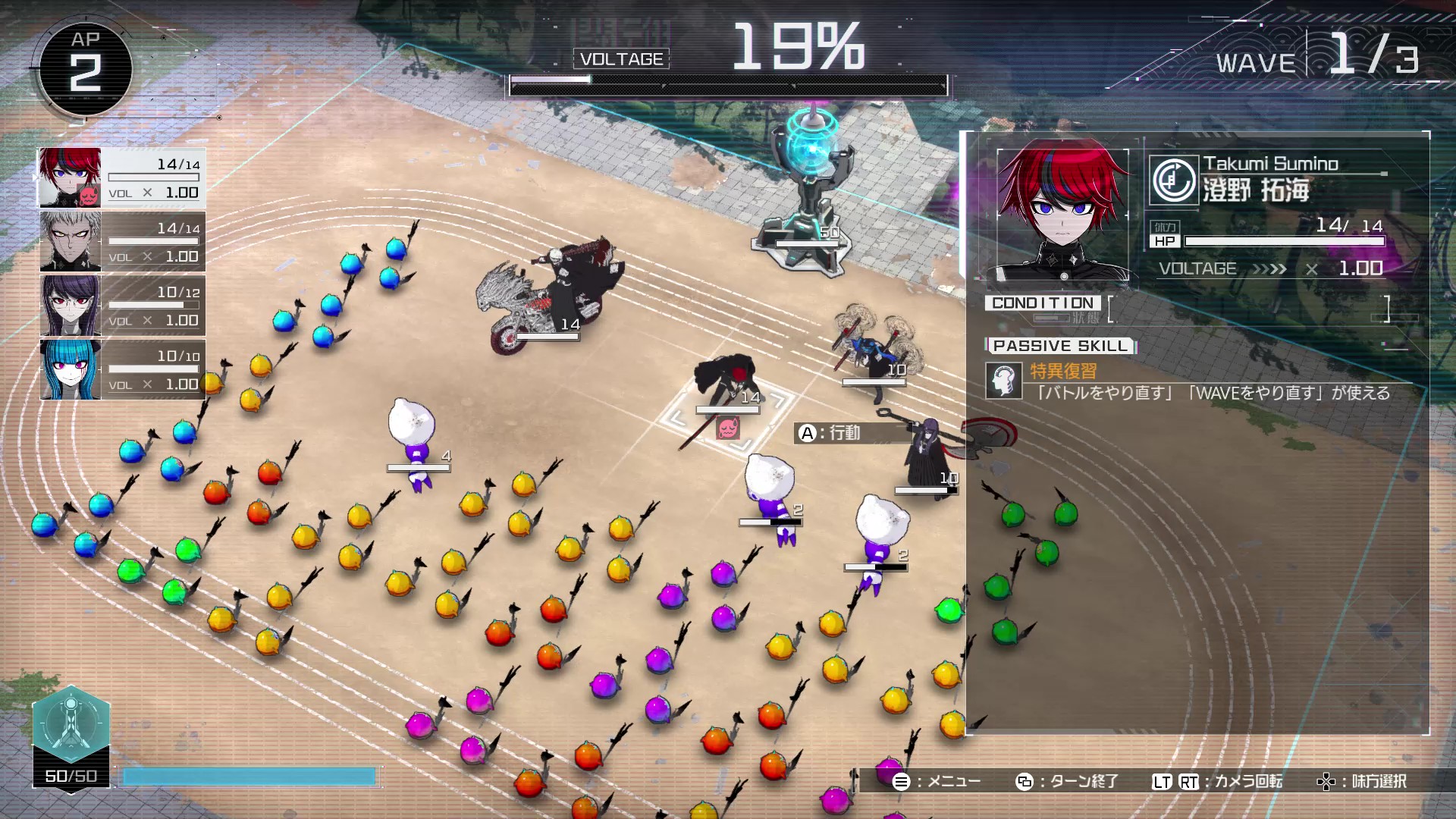Choose the white-haired ally portrait
1456x819 pixels.
[70, 241]
